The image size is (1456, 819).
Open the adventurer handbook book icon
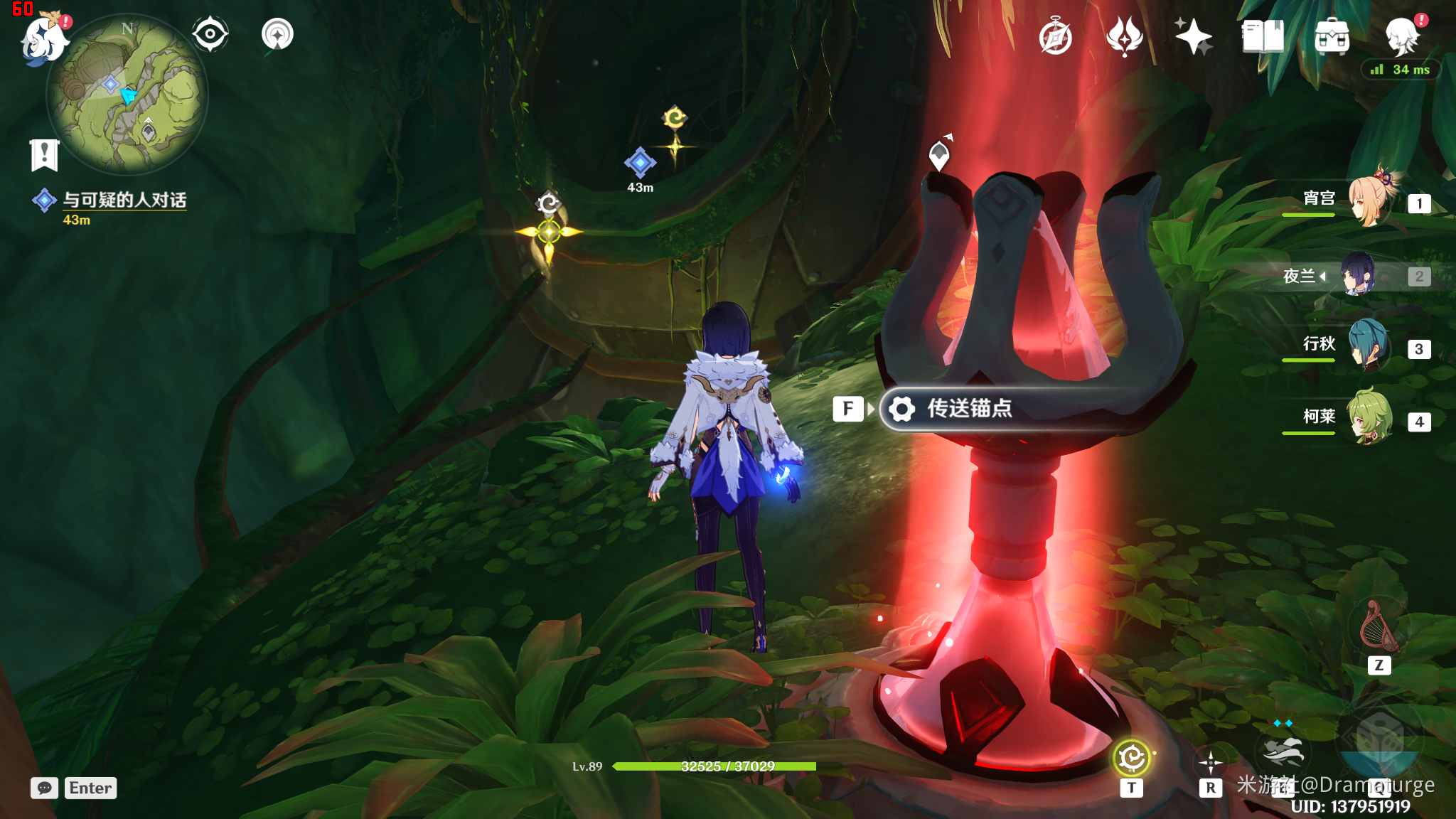(x=1263, y=37)
